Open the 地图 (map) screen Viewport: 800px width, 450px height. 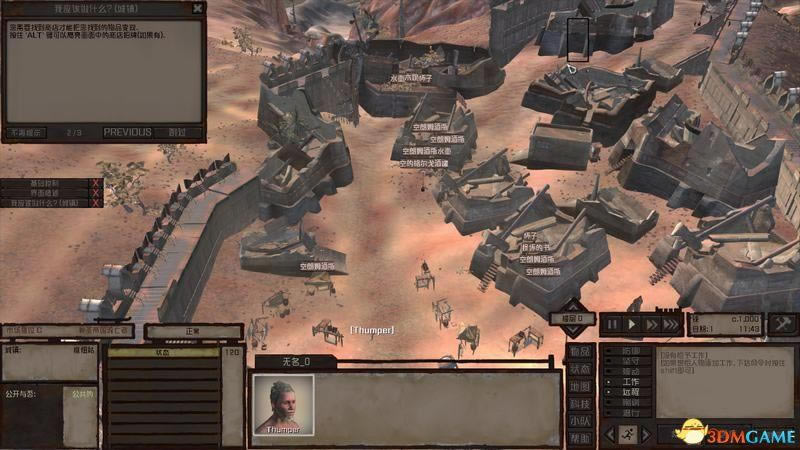click(x=580, y=386)
